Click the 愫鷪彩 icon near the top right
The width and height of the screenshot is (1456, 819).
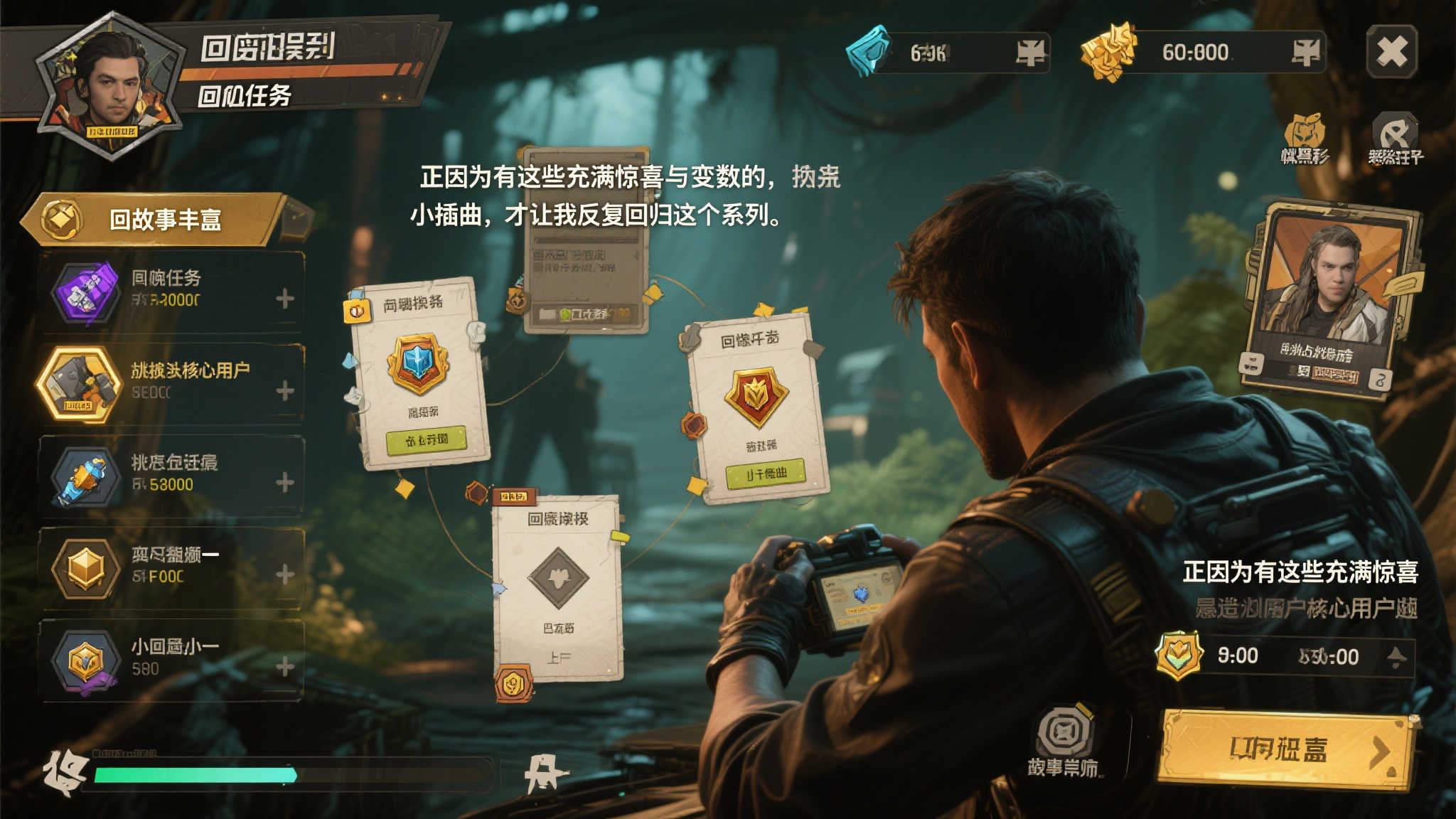click(x=1305, y=129)
